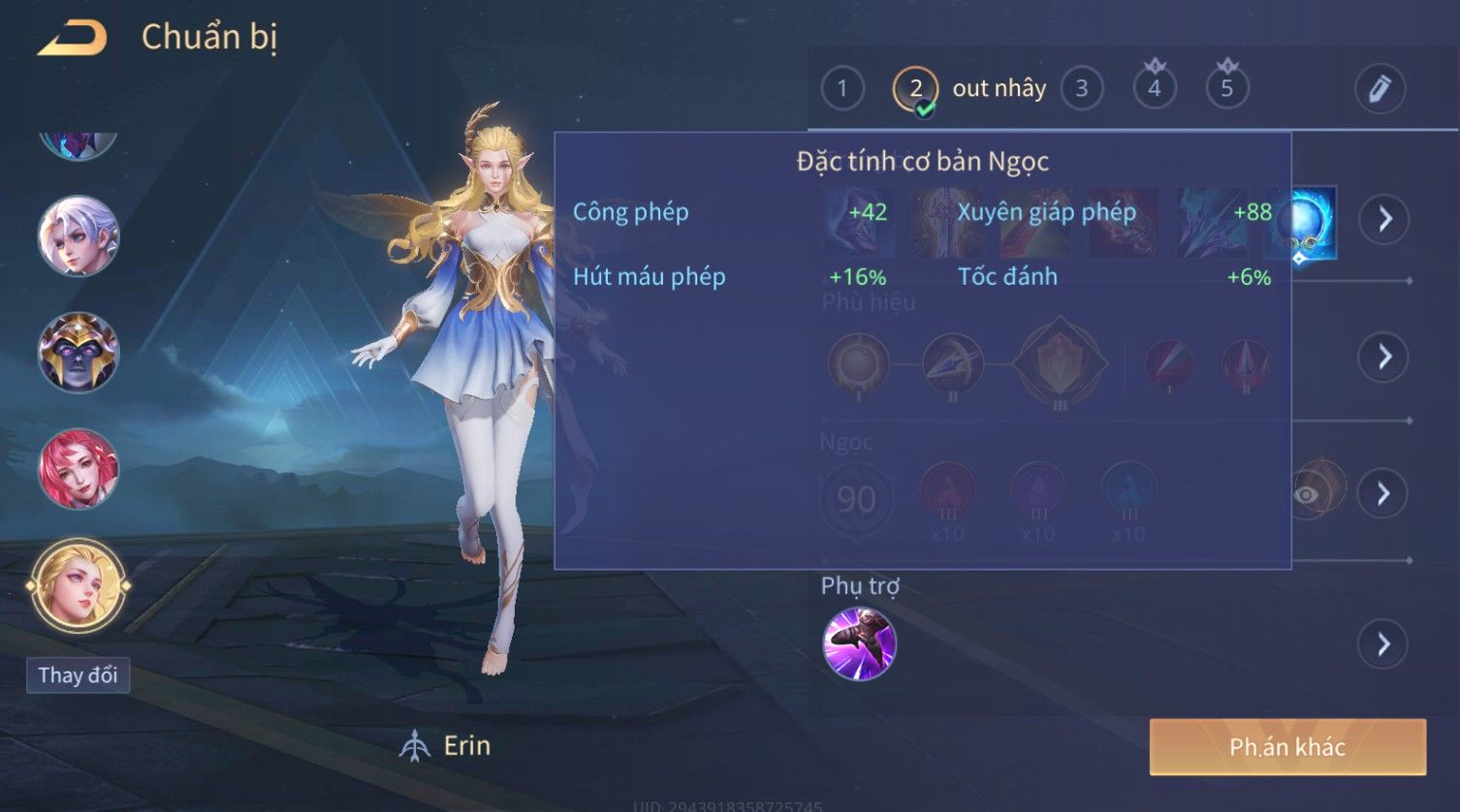Choose the pink-haired hero portrait

click(x=79, y=469)
